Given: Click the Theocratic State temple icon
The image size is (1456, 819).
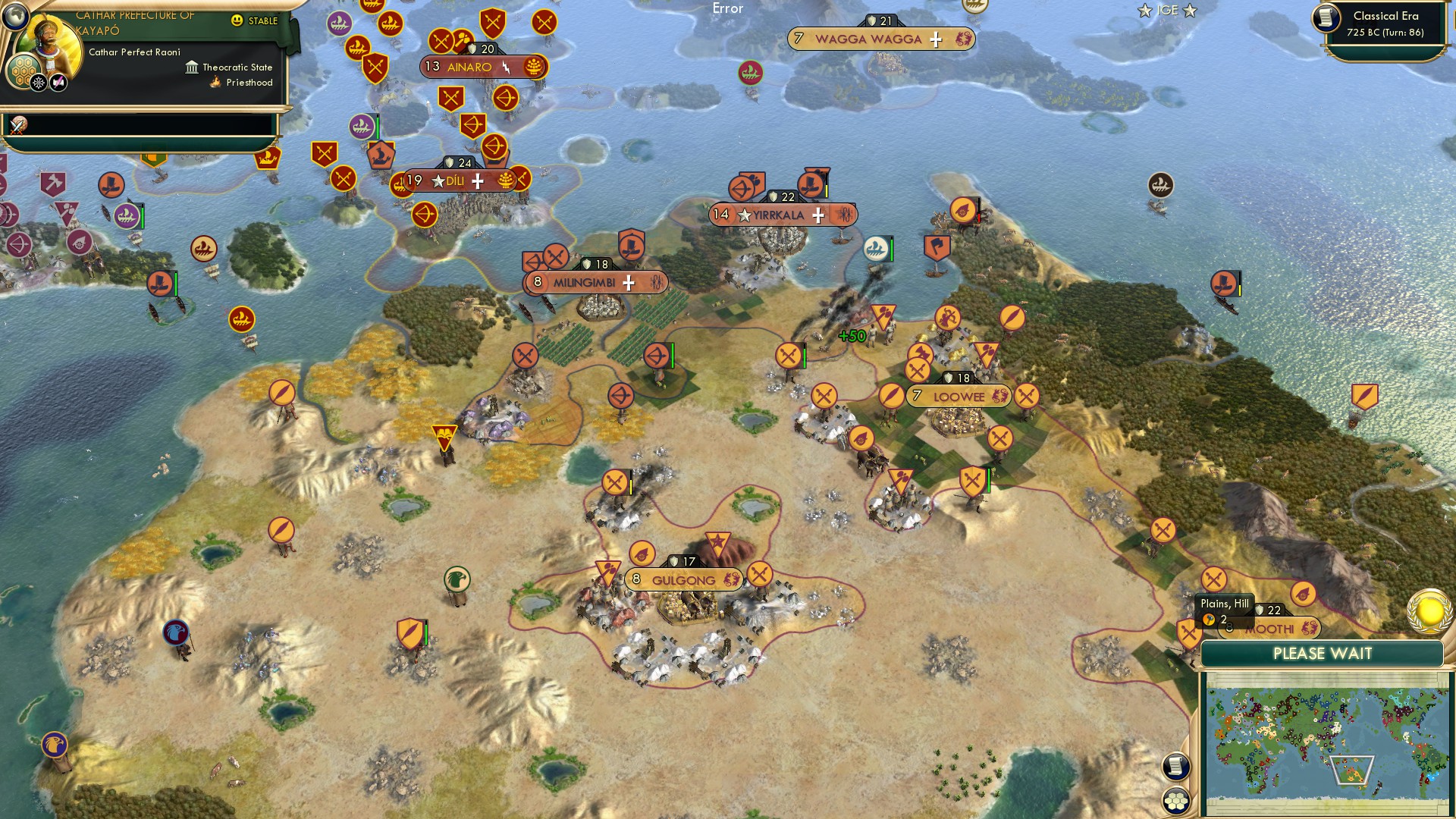Looking at the screenshot, I should click(x=192, y=67).
